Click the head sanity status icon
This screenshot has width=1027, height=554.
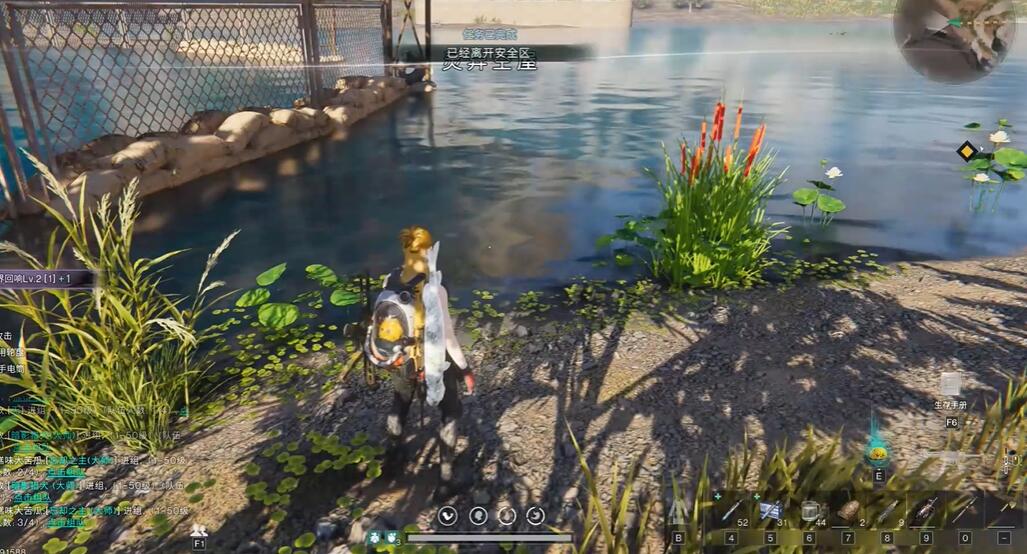[478, 515]
